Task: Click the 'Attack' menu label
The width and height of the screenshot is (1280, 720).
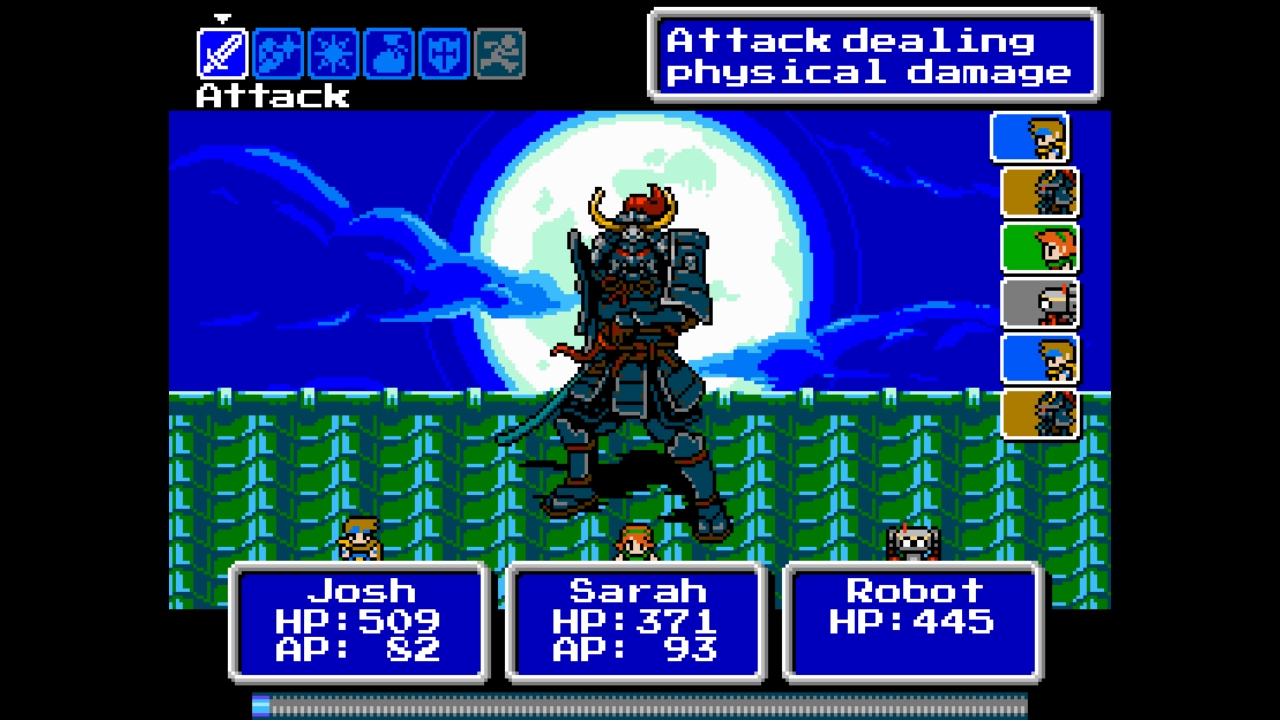Action: click(x=272, y=96)
